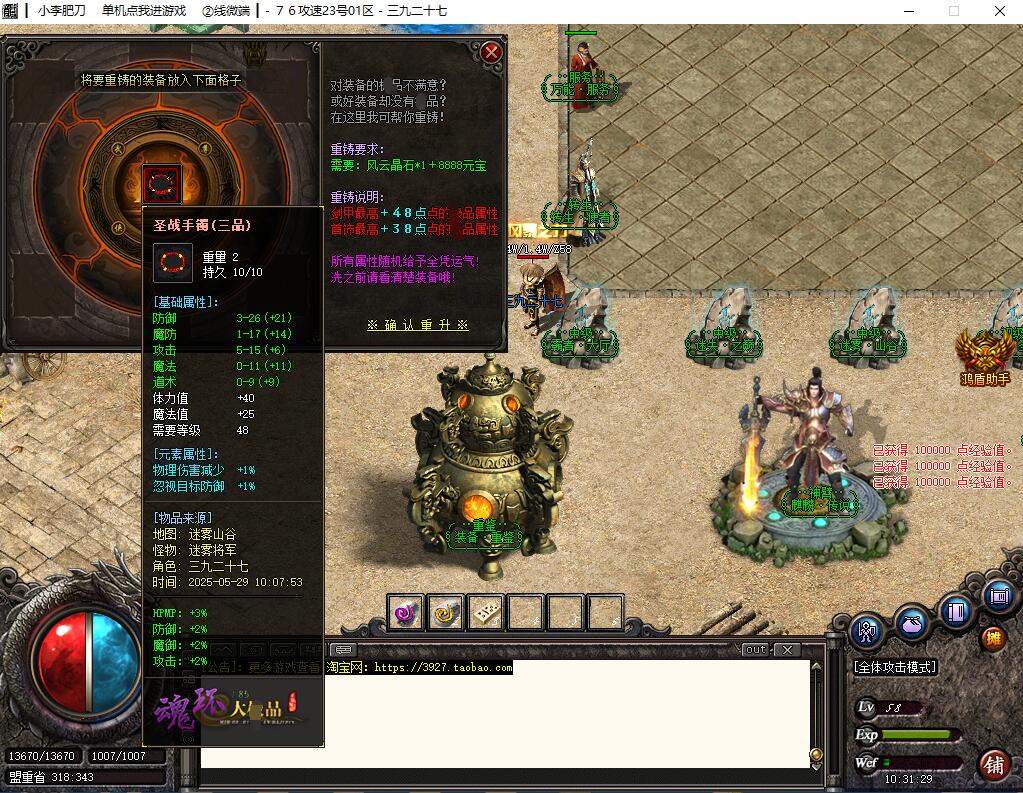The width and height of the screenshot is (1023, 793).
Task: Close the chat panel with its X button
Action: tap(787, 650)
